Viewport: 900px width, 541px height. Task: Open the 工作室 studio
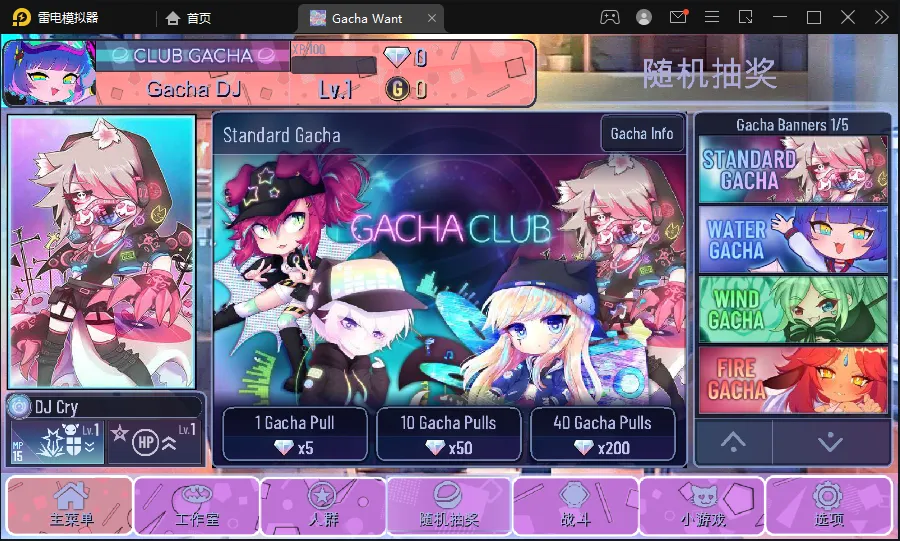click(x=197, y=506)
